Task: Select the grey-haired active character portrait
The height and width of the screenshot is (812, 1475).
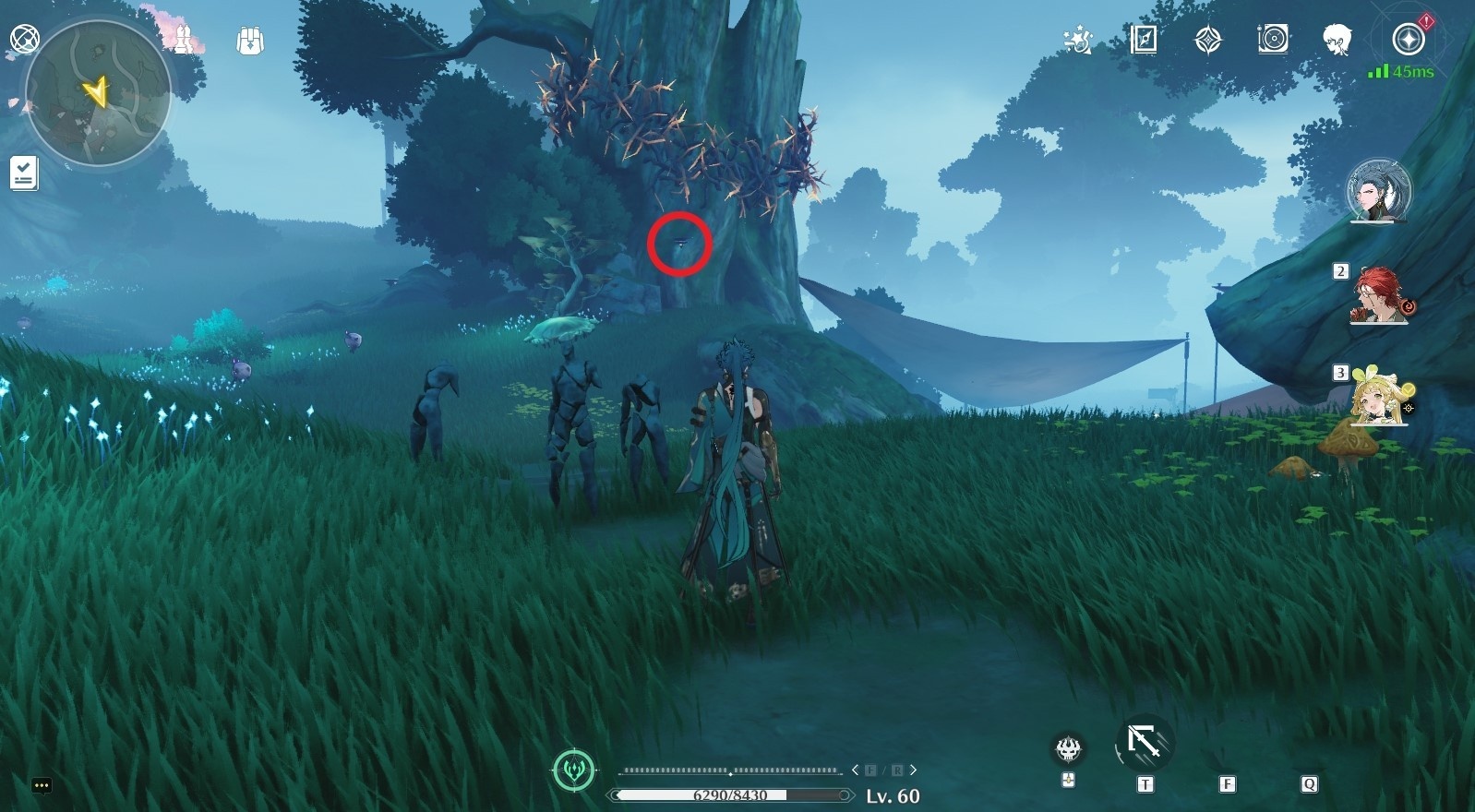Action: (x=1379, y=192)
